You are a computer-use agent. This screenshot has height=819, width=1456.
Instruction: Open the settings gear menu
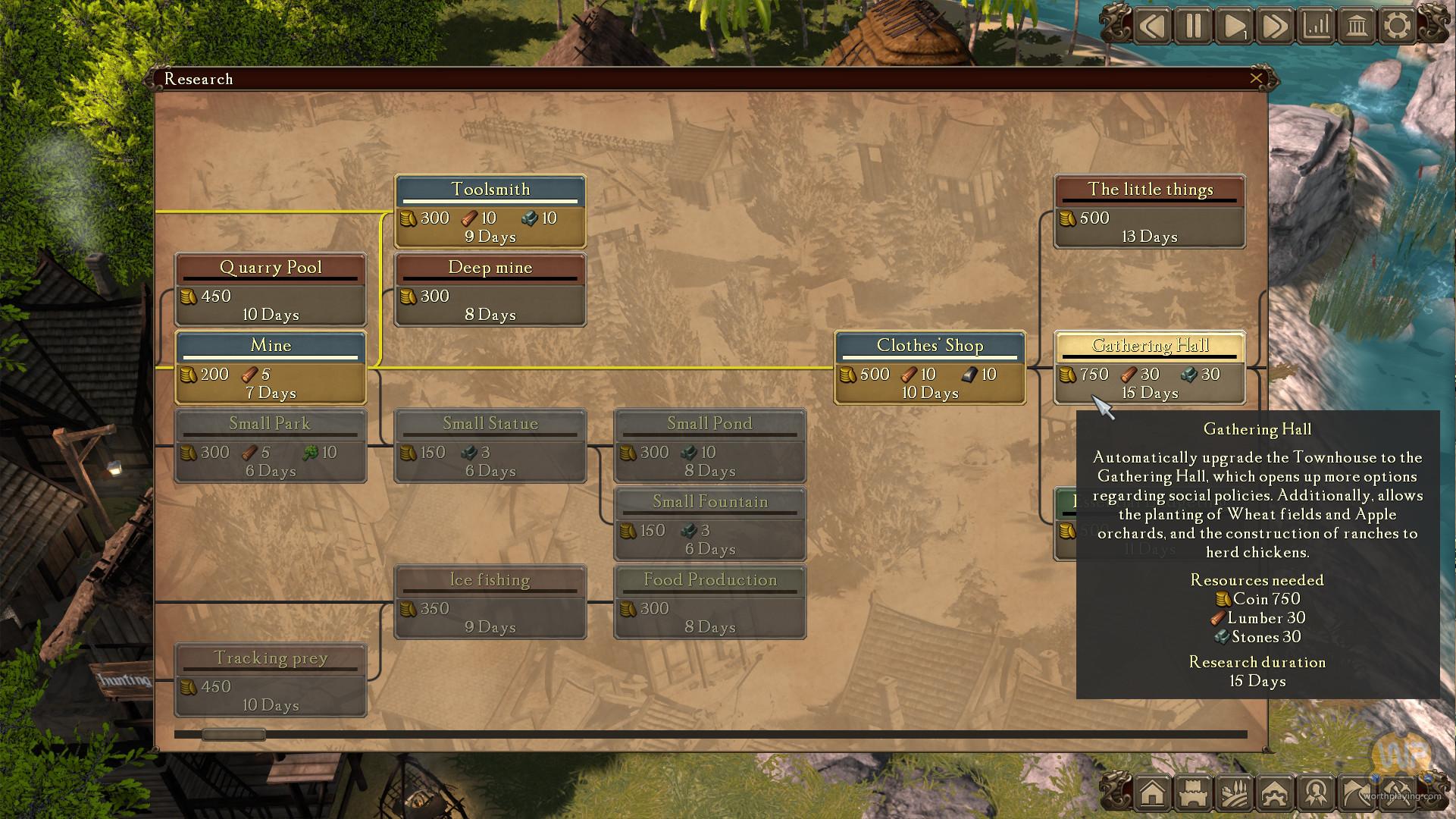tap(1398, 27)
